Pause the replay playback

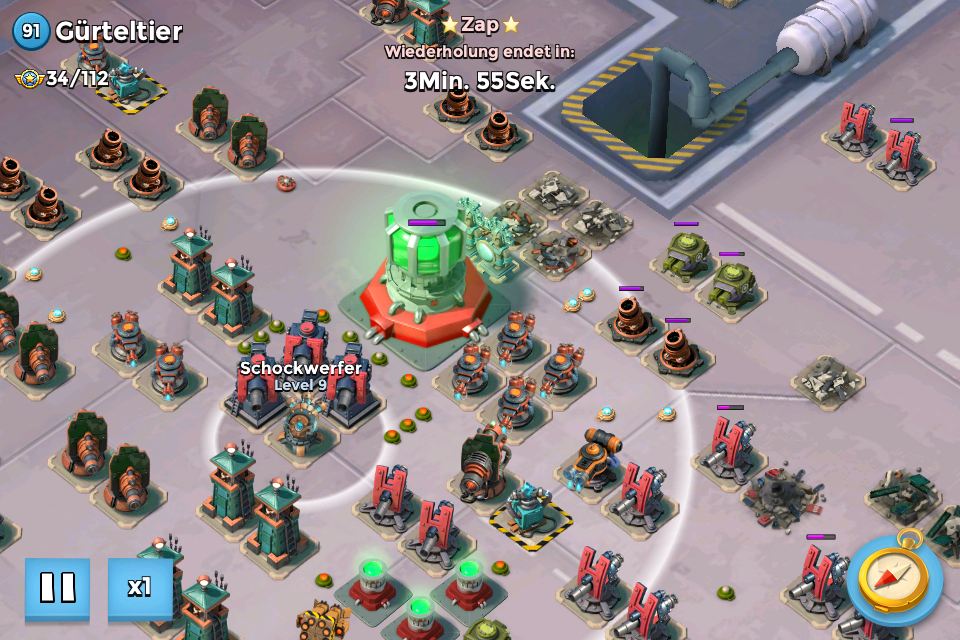[57, 588]
